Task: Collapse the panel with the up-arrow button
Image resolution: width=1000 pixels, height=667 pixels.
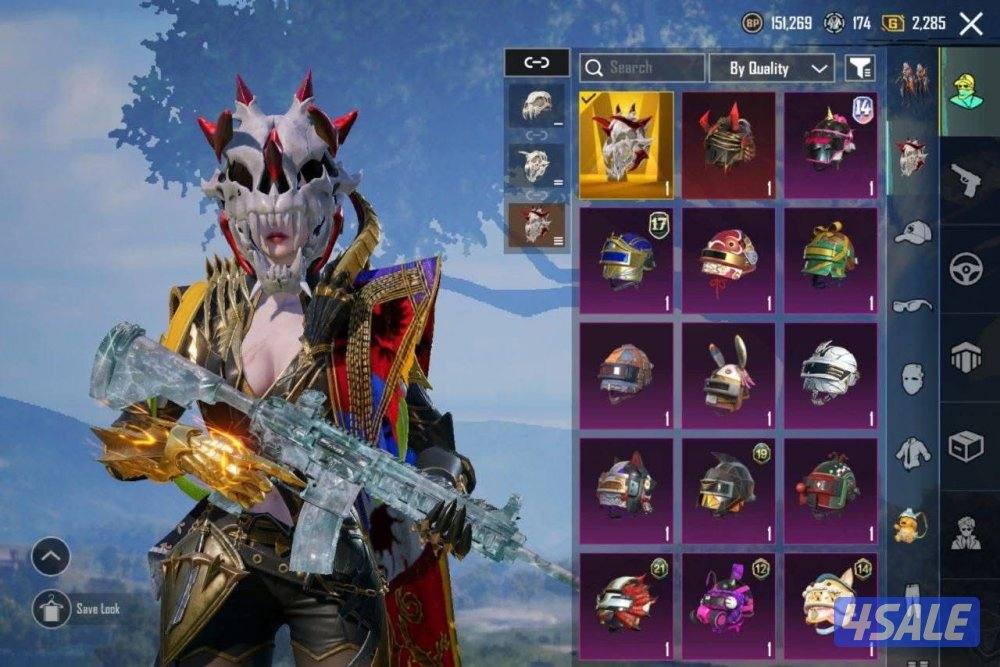Action: (x=51, y=556)
